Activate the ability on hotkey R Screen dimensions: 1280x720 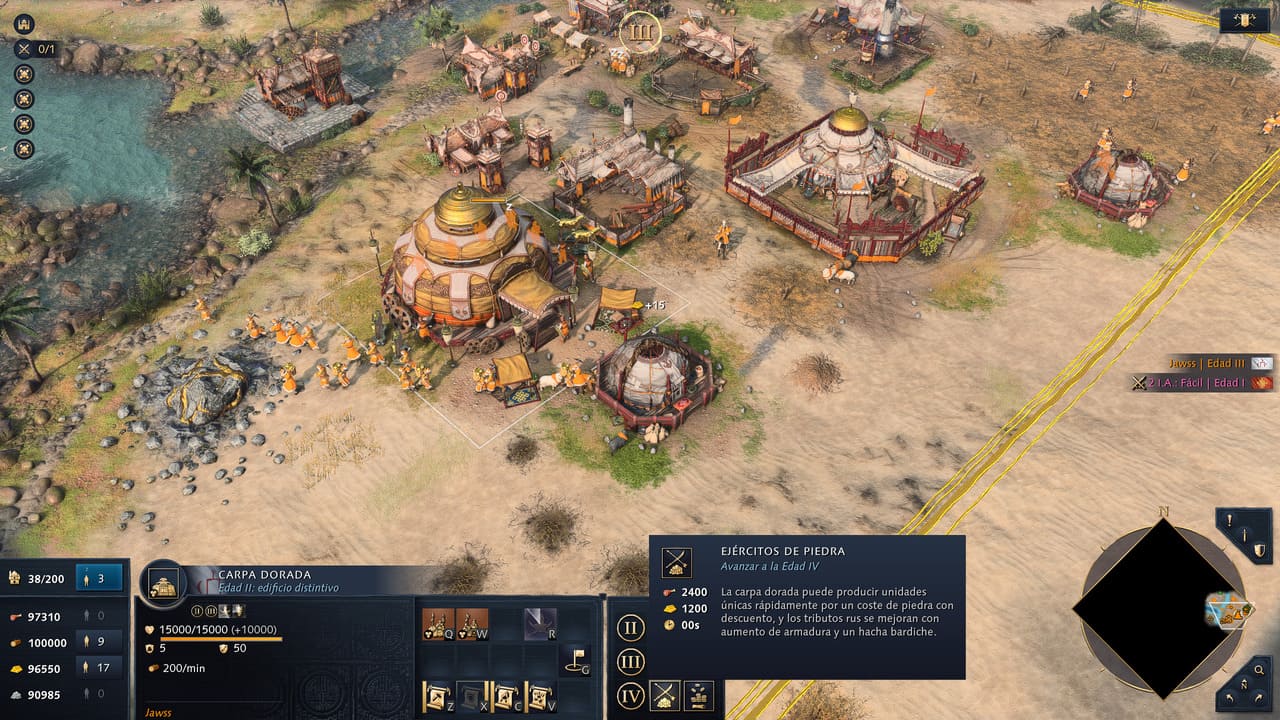tap(541, 625)
